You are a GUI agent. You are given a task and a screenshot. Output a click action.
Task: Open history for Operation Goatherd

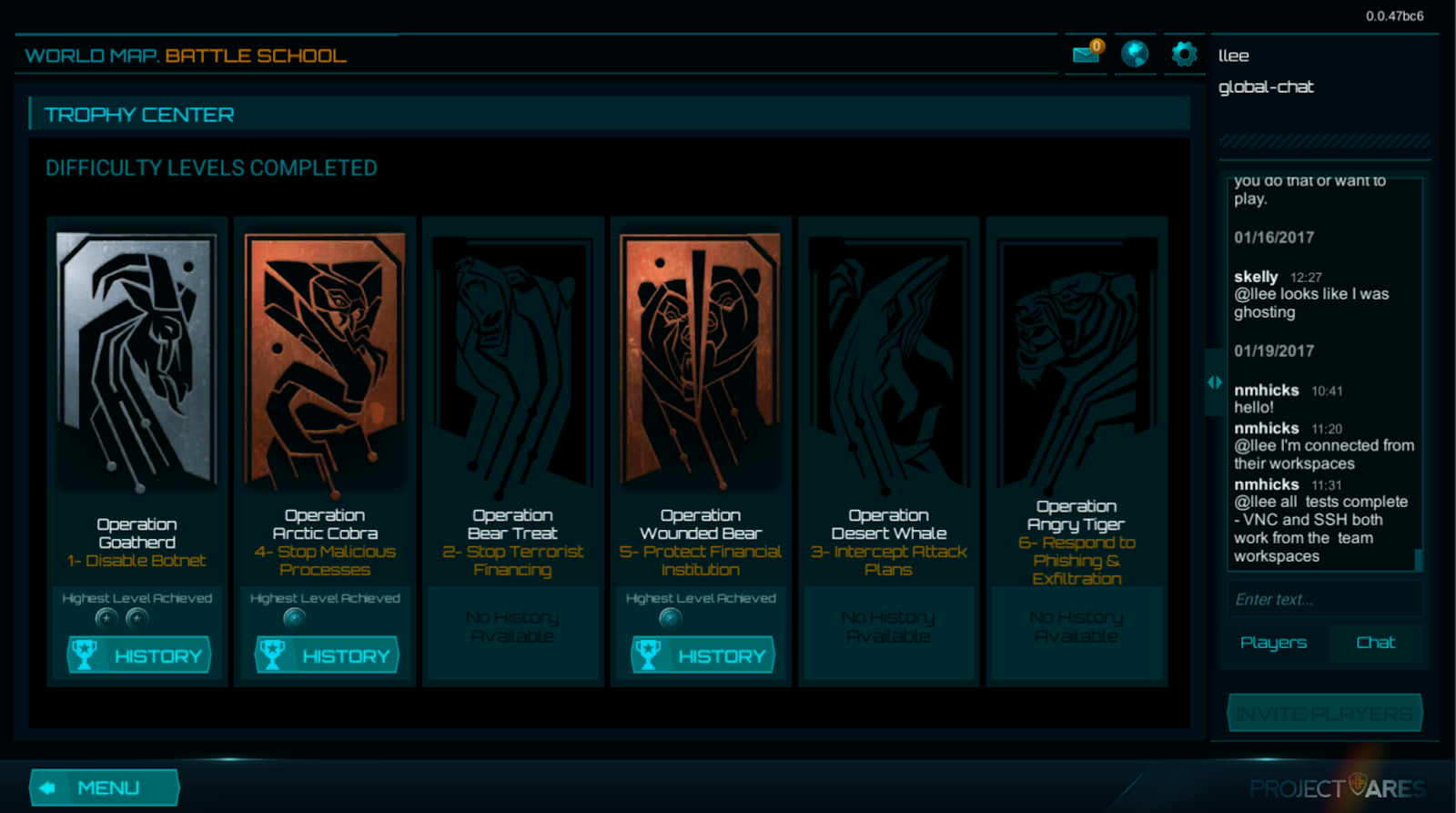[138, 655]
